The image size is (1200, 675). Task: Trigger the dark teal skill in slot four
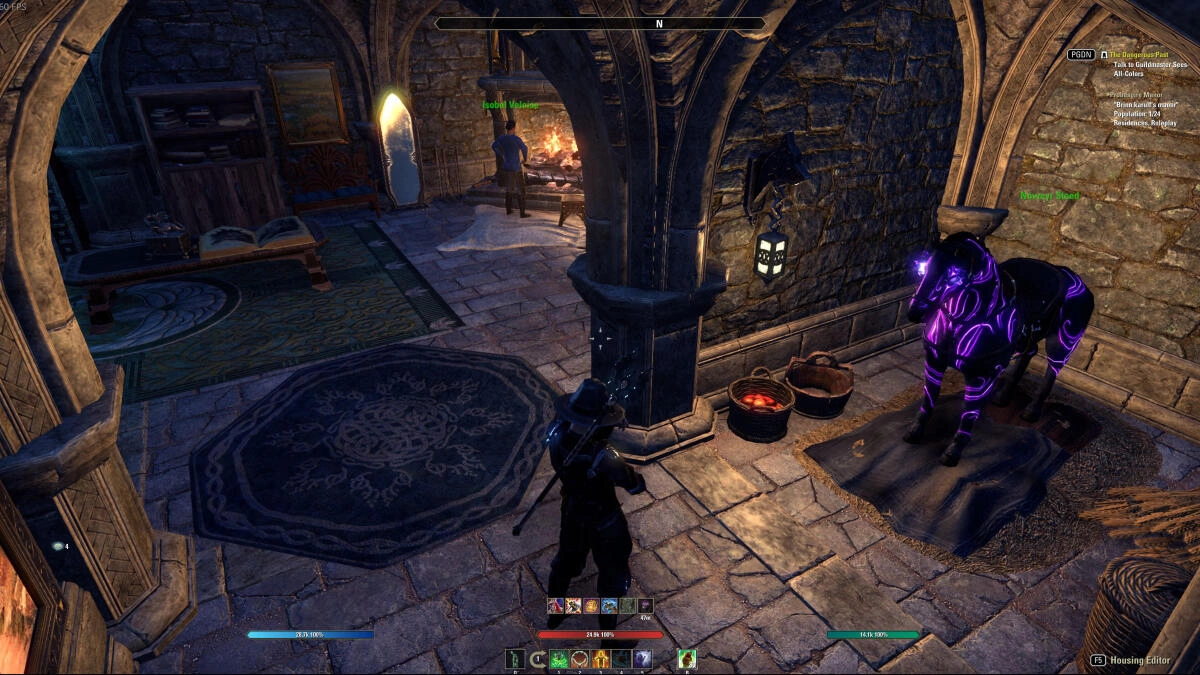(x=621, y=659)
